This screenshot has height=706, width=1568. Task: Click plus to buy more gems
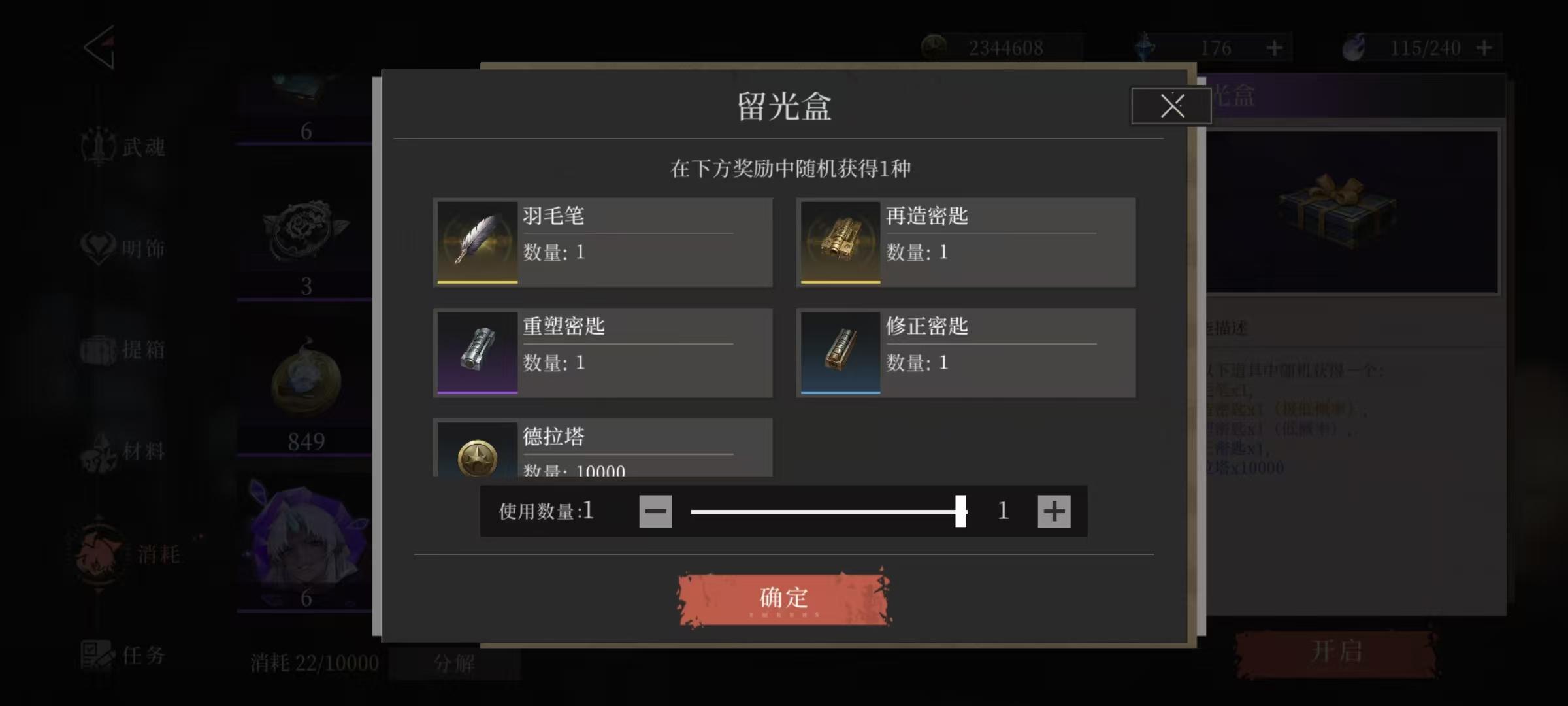click(1273, 46)
